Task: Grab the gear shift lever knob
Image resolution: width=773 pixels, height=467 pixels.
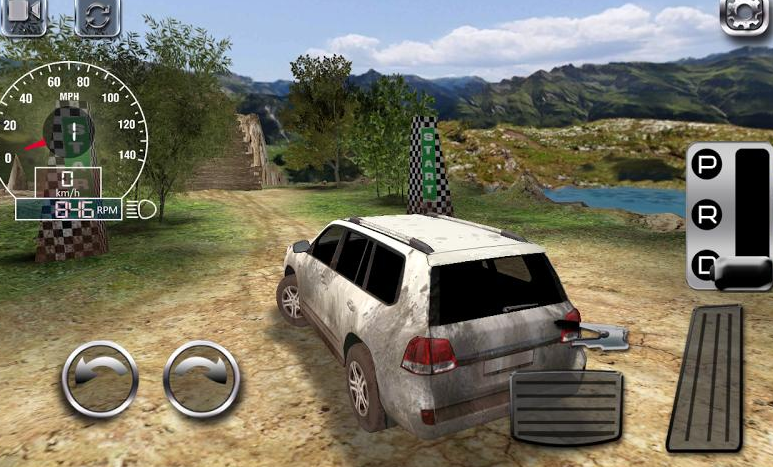Action: [x=743, y=272]
